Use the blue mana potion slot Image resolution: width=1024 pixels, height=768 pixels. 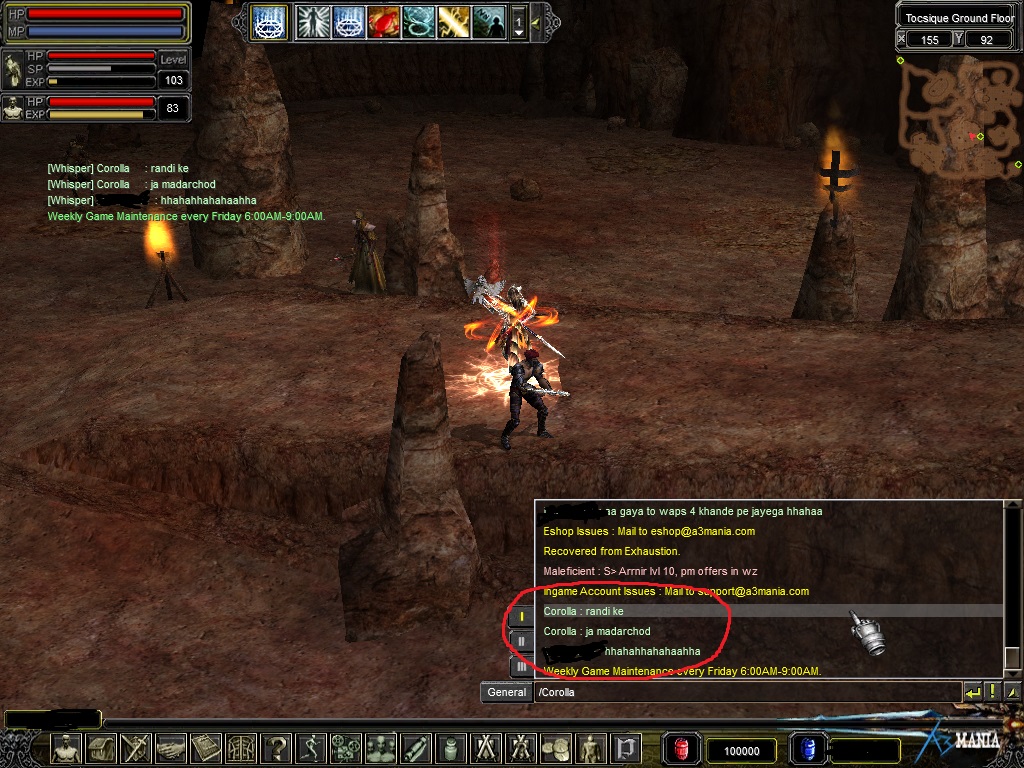click(x=807, y=749)
